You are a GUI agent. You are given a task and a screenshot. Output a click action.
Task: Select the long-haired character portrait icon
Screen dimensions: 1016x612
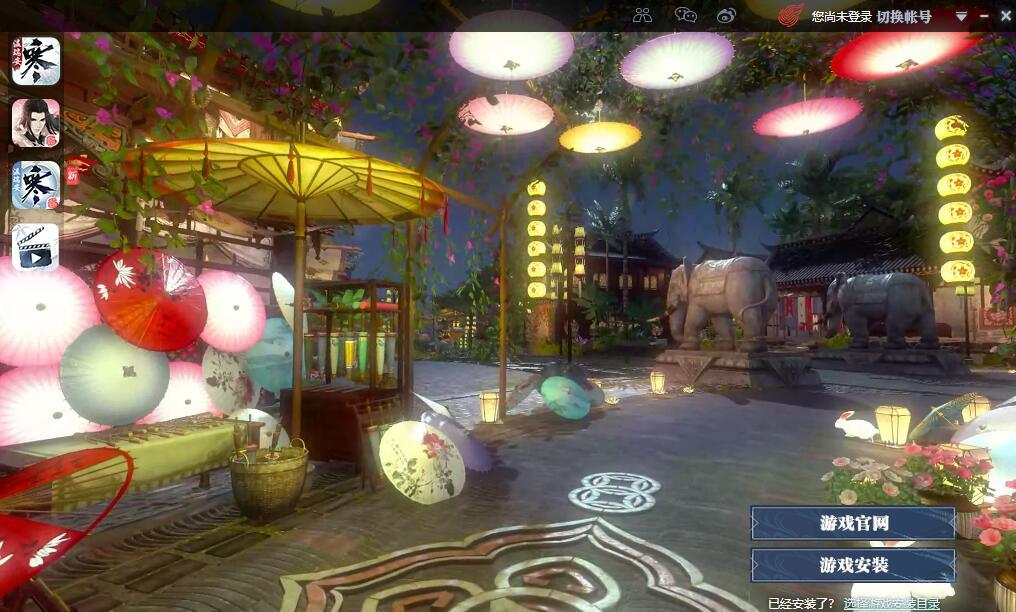[36, 122]
